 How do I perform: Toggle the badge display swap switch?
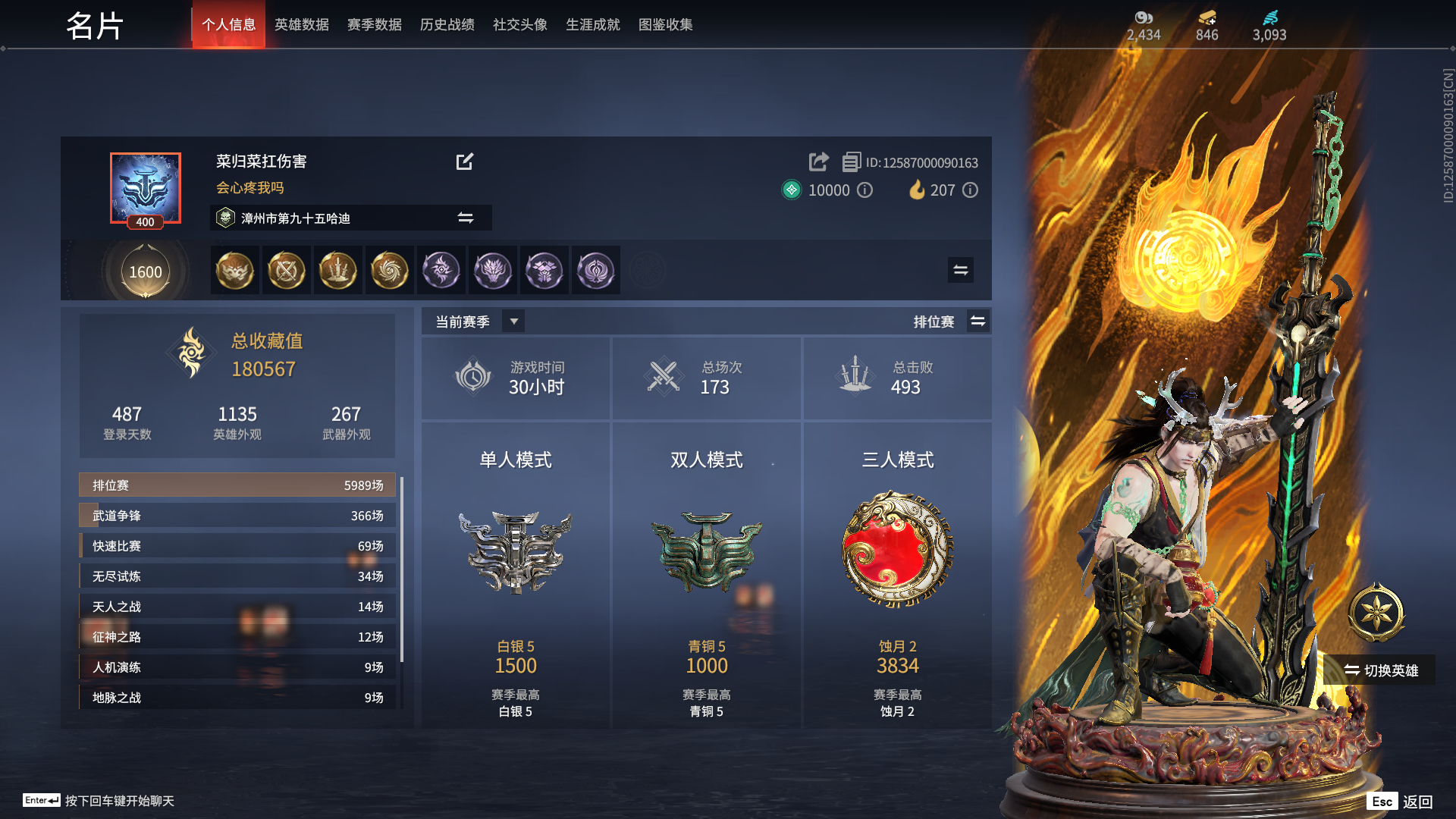pos(960,270)
